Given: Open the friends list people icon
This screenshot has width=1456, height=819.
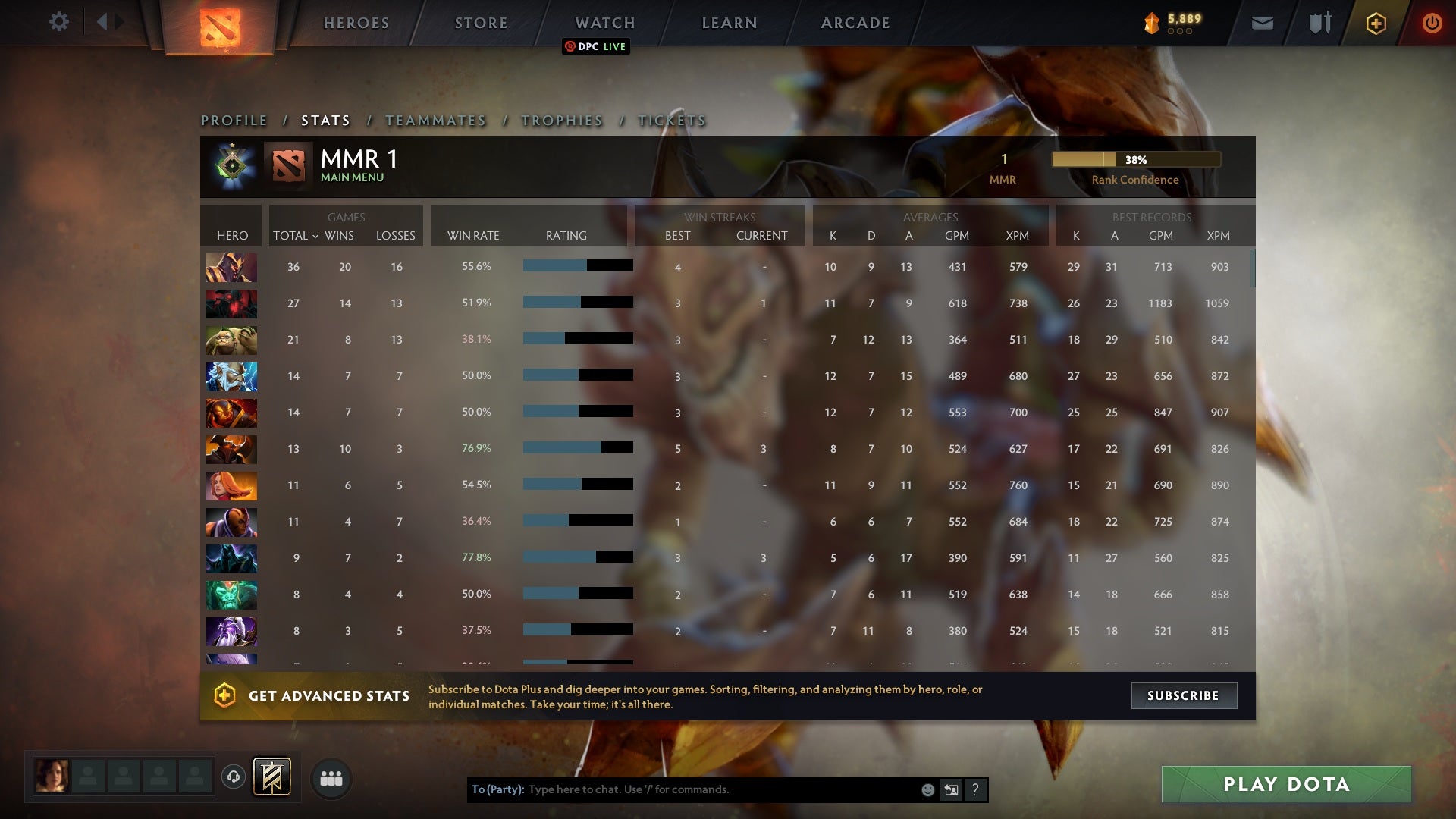Looking at the screenshot, I should click(x=331, y=777).
